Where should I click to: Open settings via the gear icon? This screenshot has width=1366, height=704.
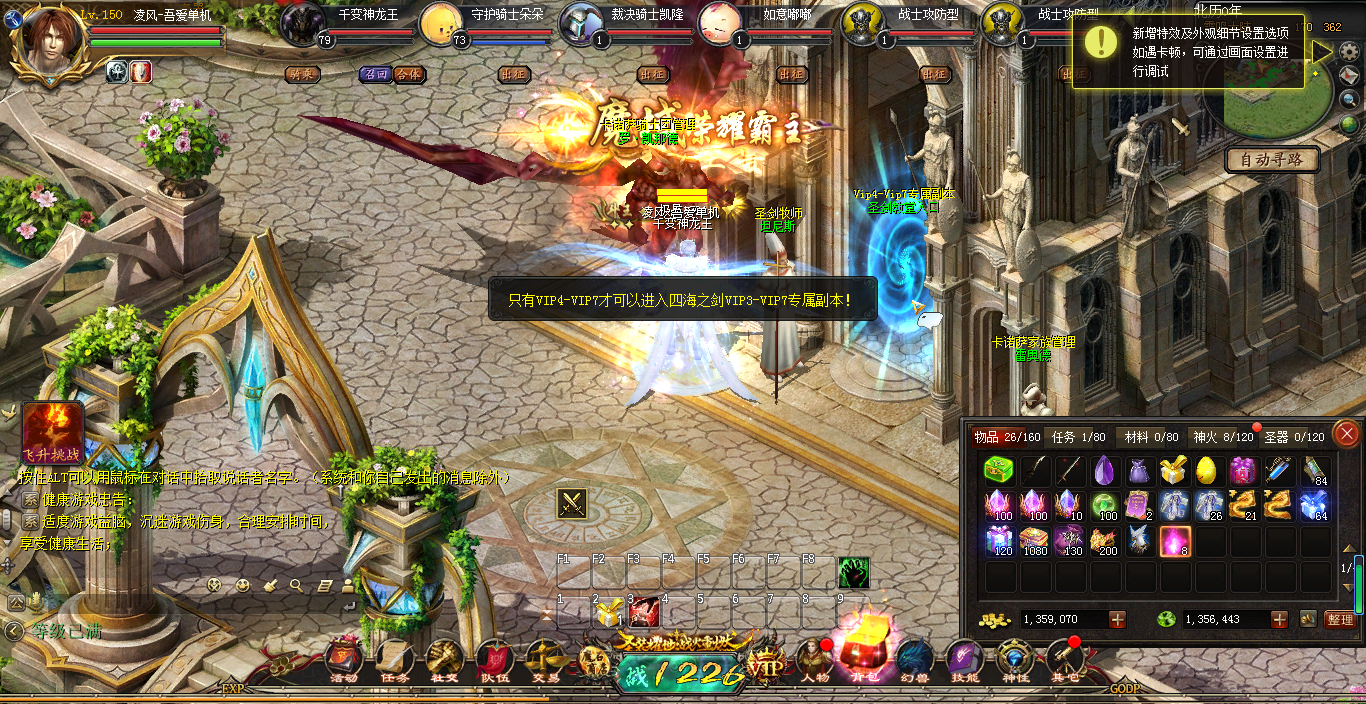point(1349,51)
